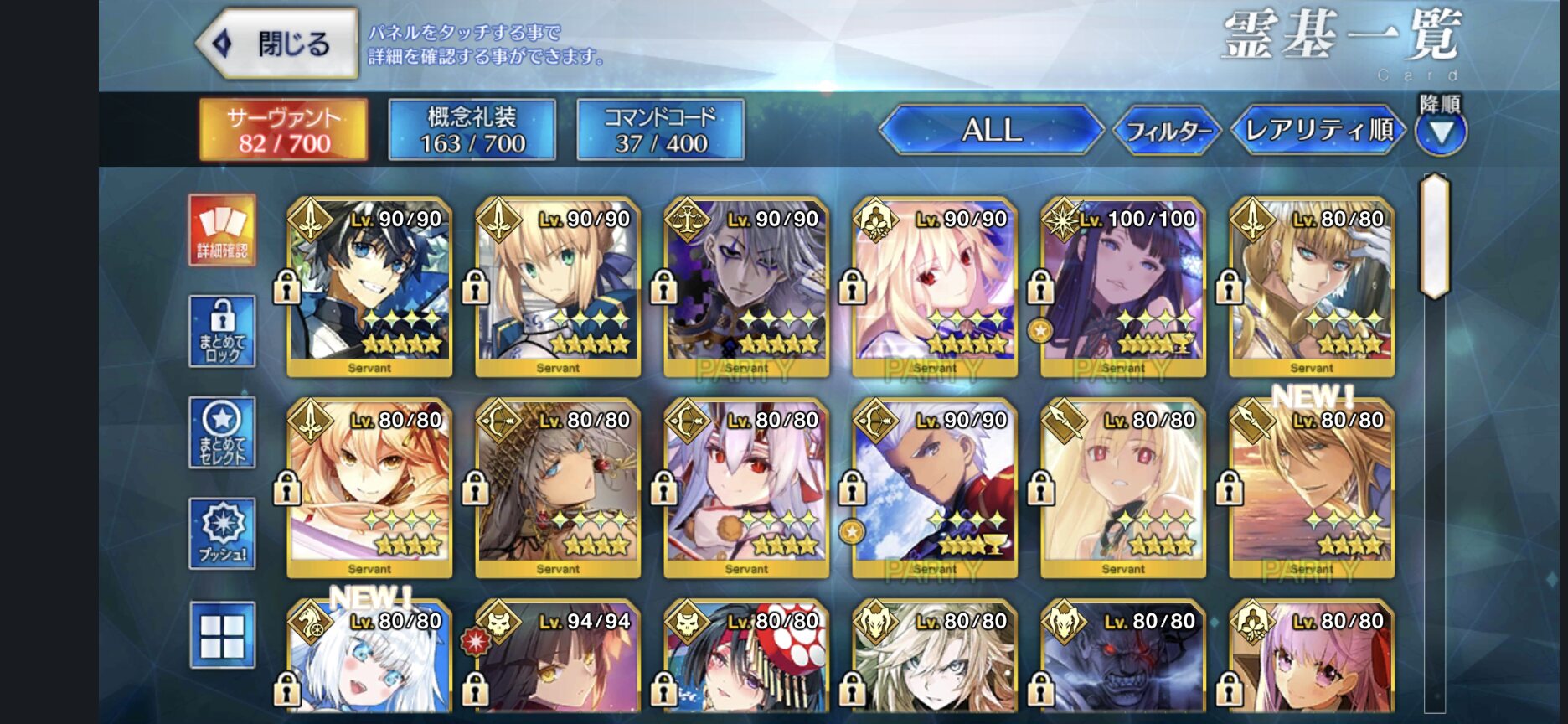Activate the まとめてロック button

(x=223, y=331)
